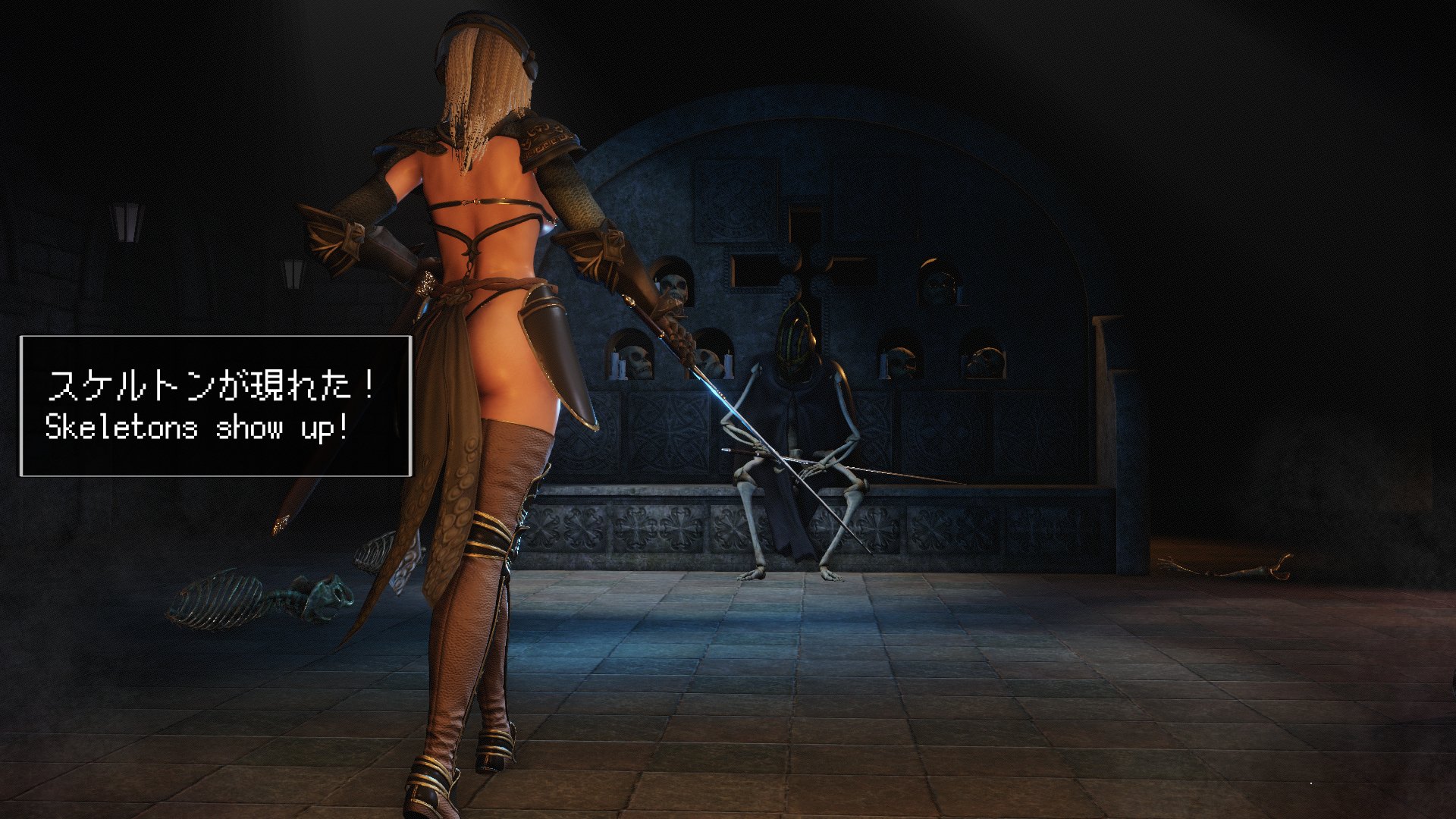Dismiss the 'Skeletons show up!' message box
The height and width of the screenshot is (819, 1456).
point(215,406)
